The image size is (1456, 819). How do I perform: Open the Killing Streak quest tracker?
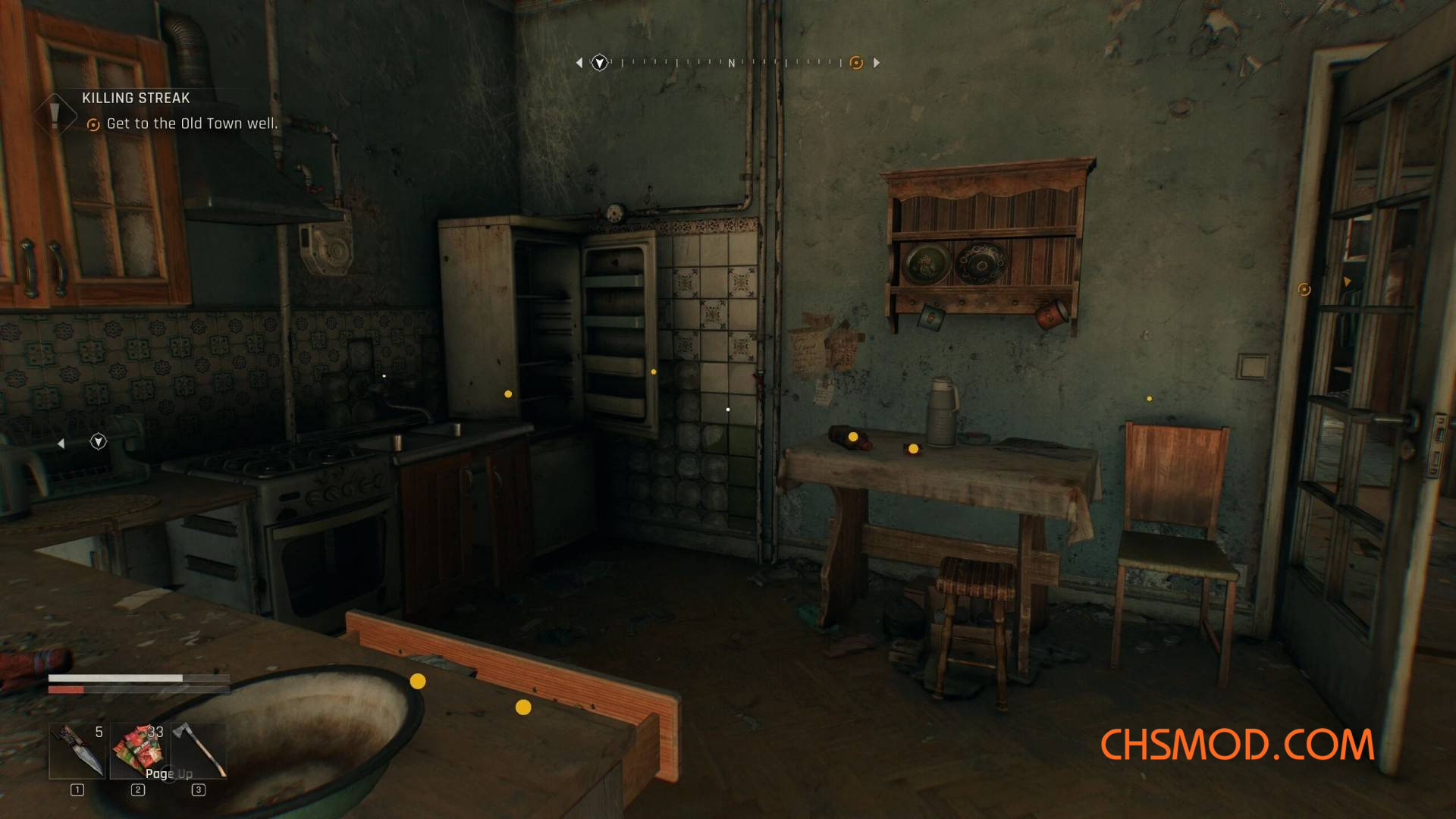click(x=136, y=98)
